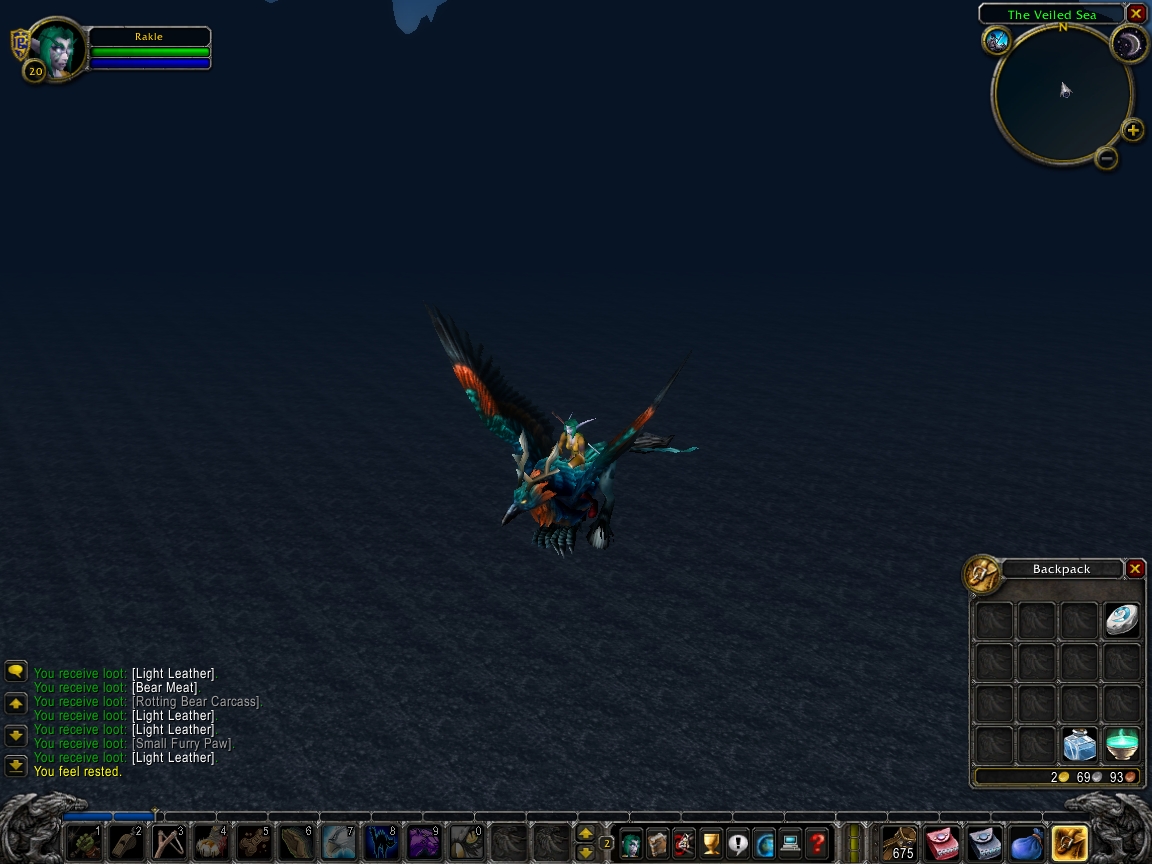1152x864 pixels.
Task: Select the glowing green bowl item
Action: (x=1122, y=745)
